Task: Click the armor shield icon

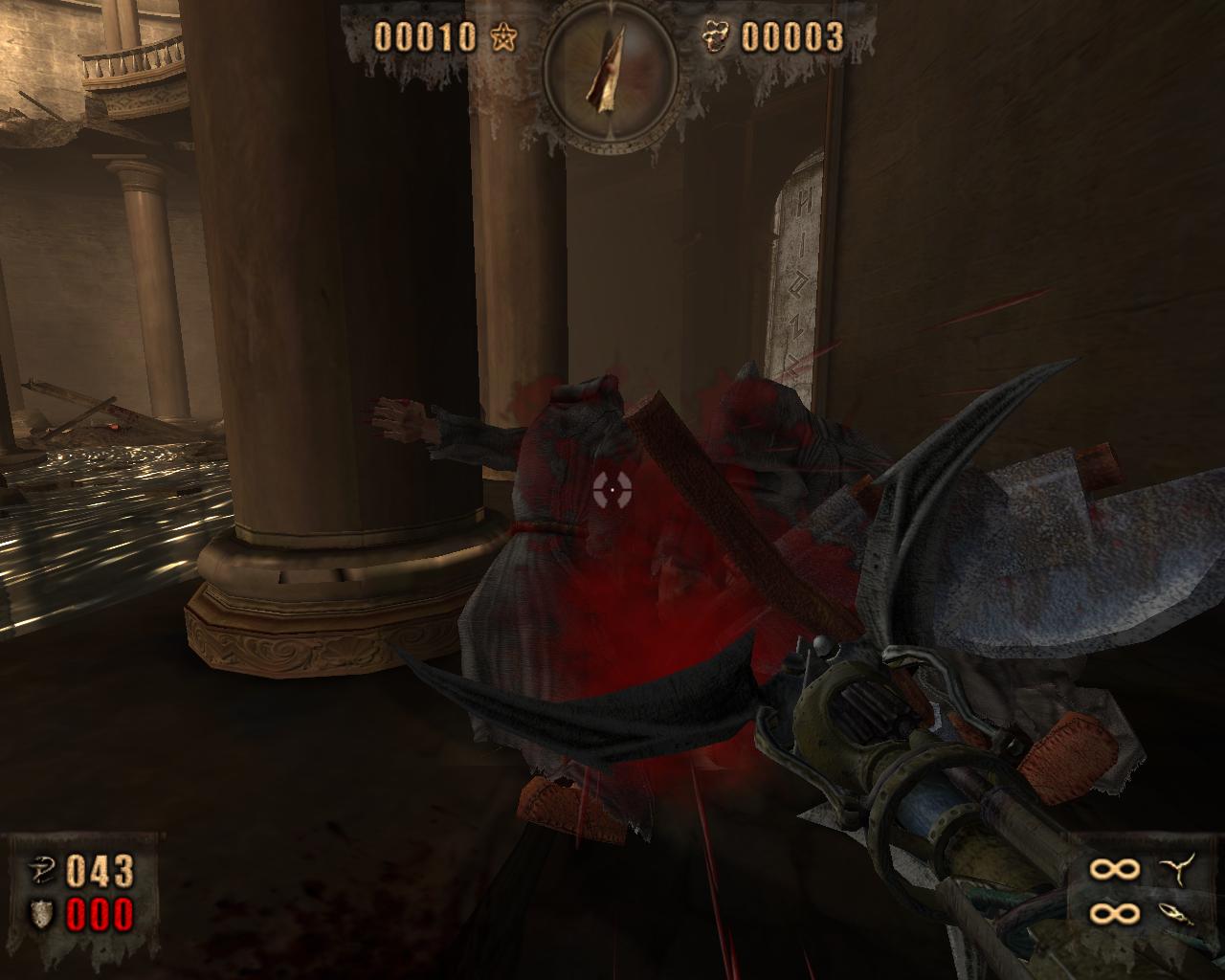Action: [42, 914]
